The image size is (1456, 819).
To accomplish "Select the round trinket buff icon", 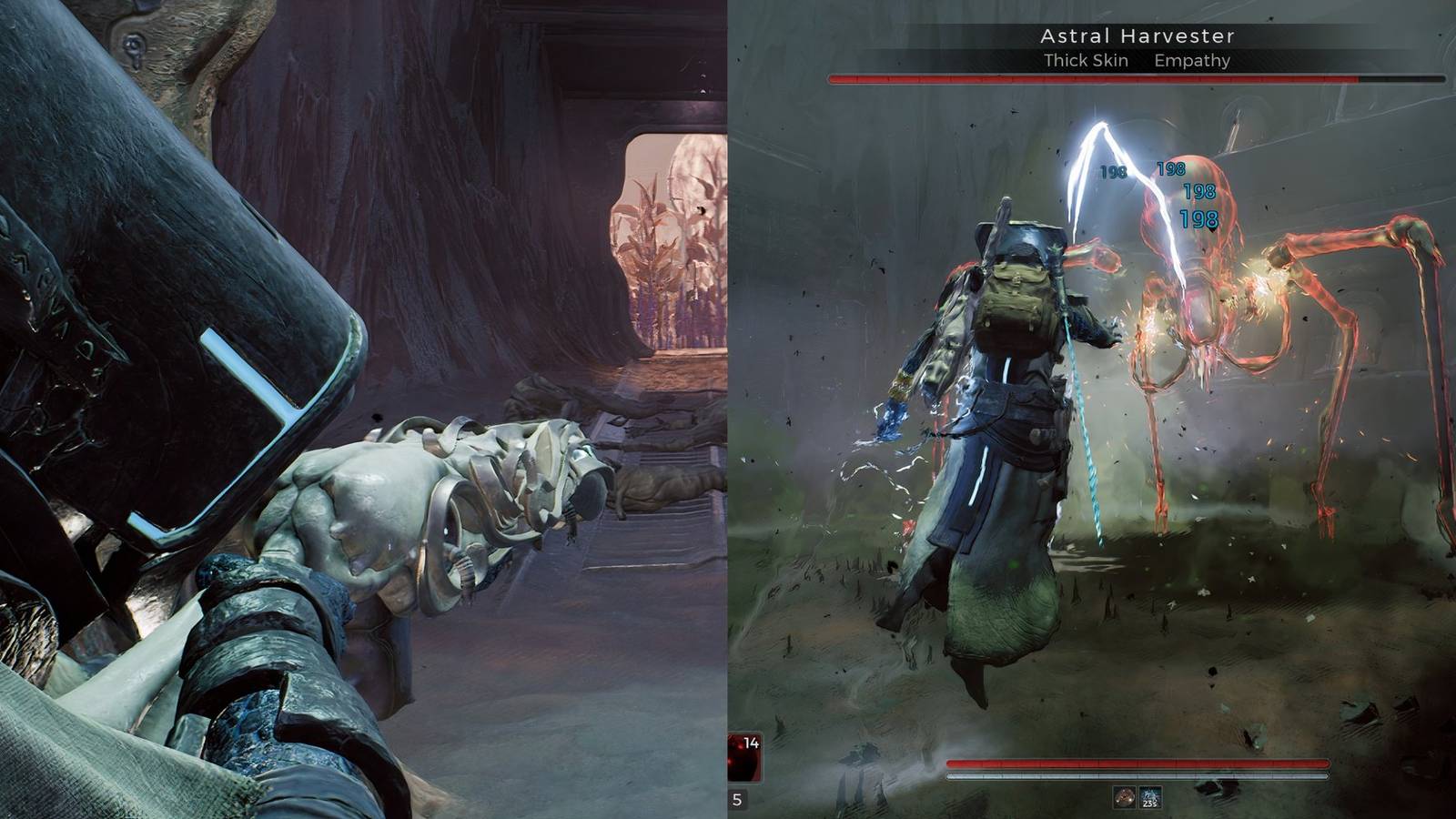I will tap(1124, 798).
